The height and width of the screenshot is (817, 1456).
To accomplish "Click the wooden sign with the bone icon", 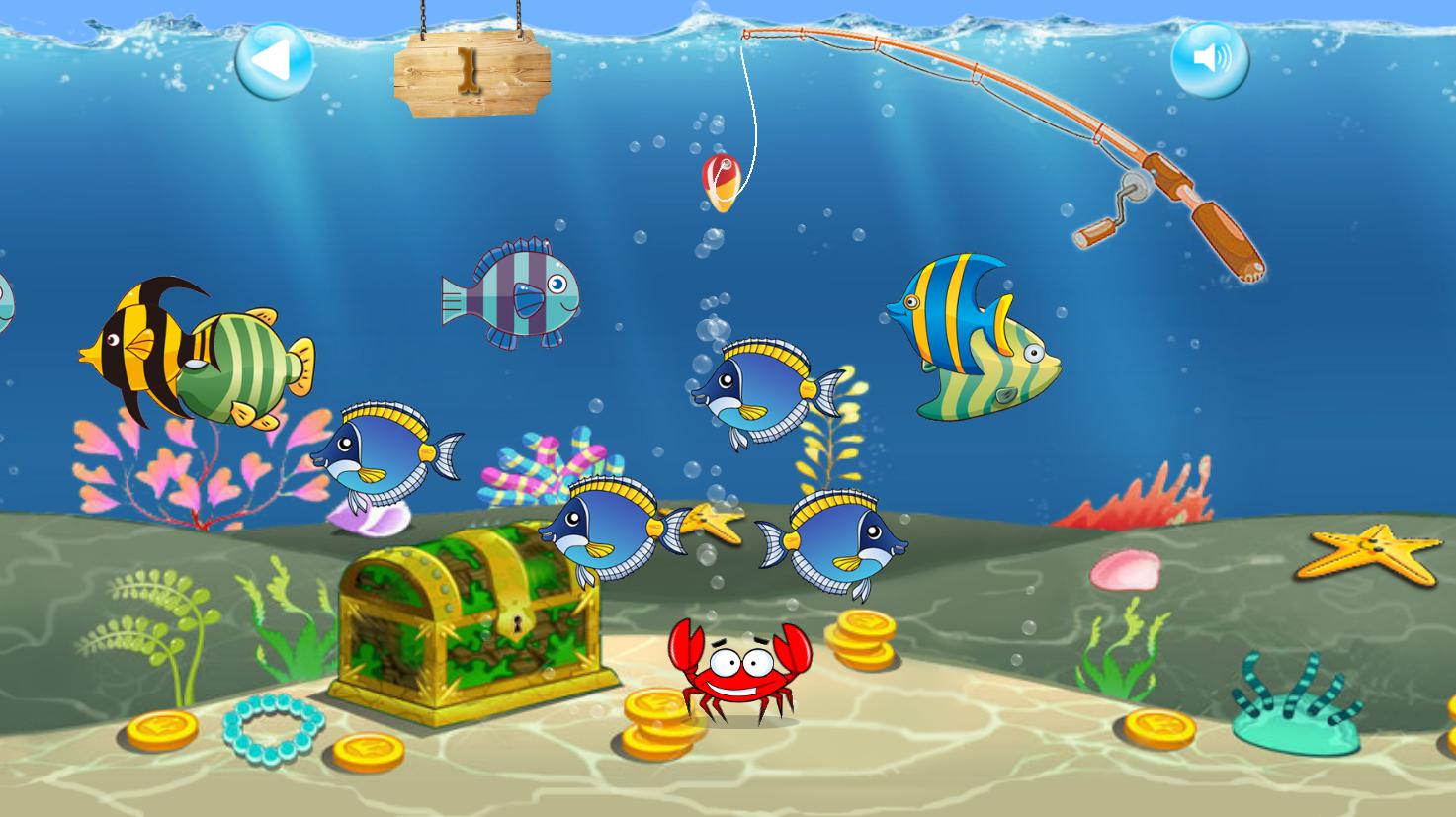I will click(x=470, y=69).
